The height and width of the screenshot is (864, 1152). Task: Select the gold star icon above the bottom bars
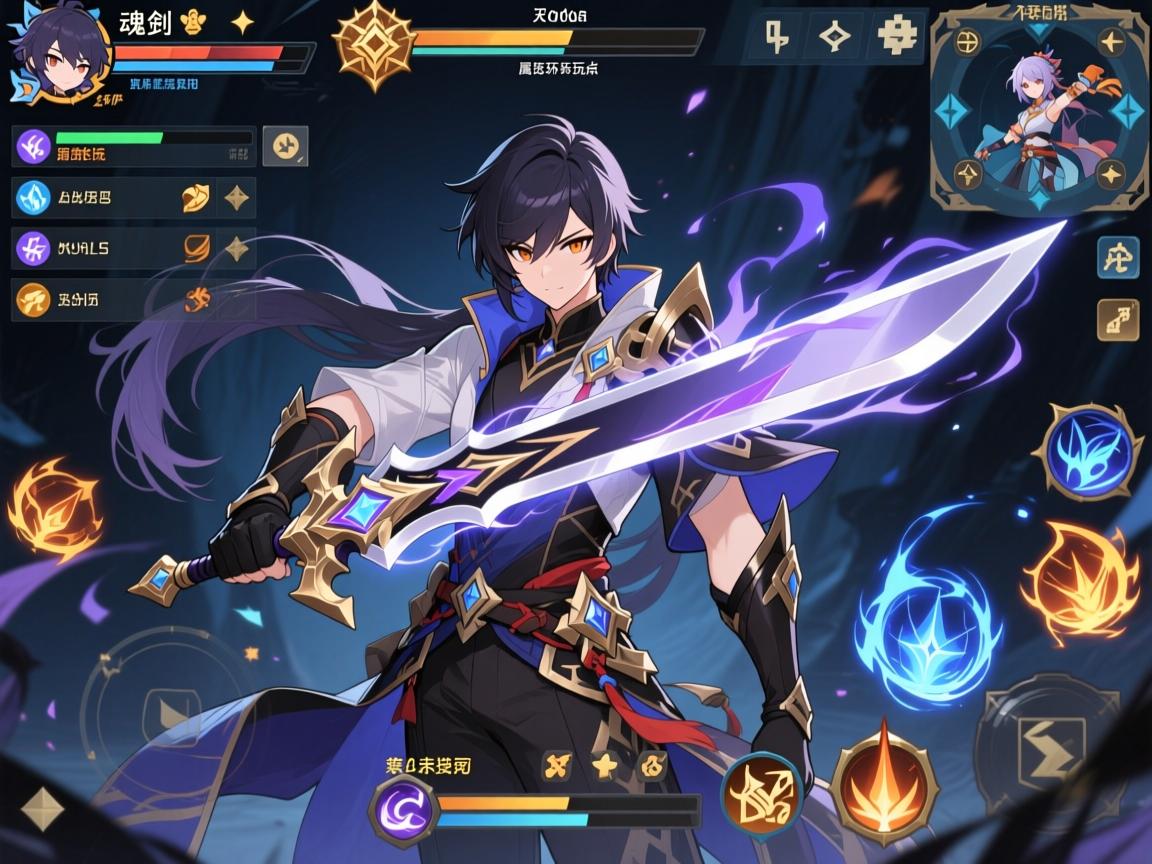603,766
